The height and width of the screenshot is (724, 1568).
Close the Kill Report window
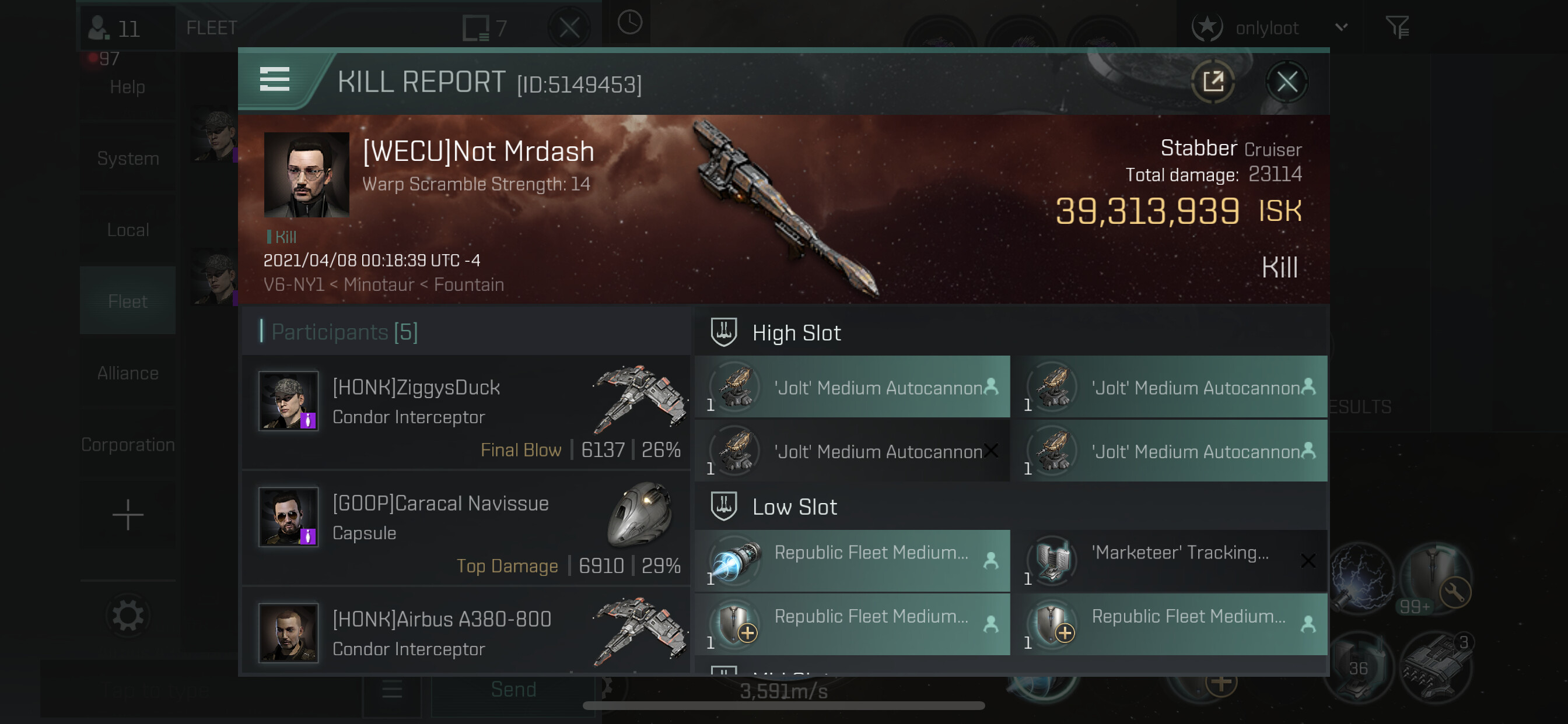(x=1286, y=82)
